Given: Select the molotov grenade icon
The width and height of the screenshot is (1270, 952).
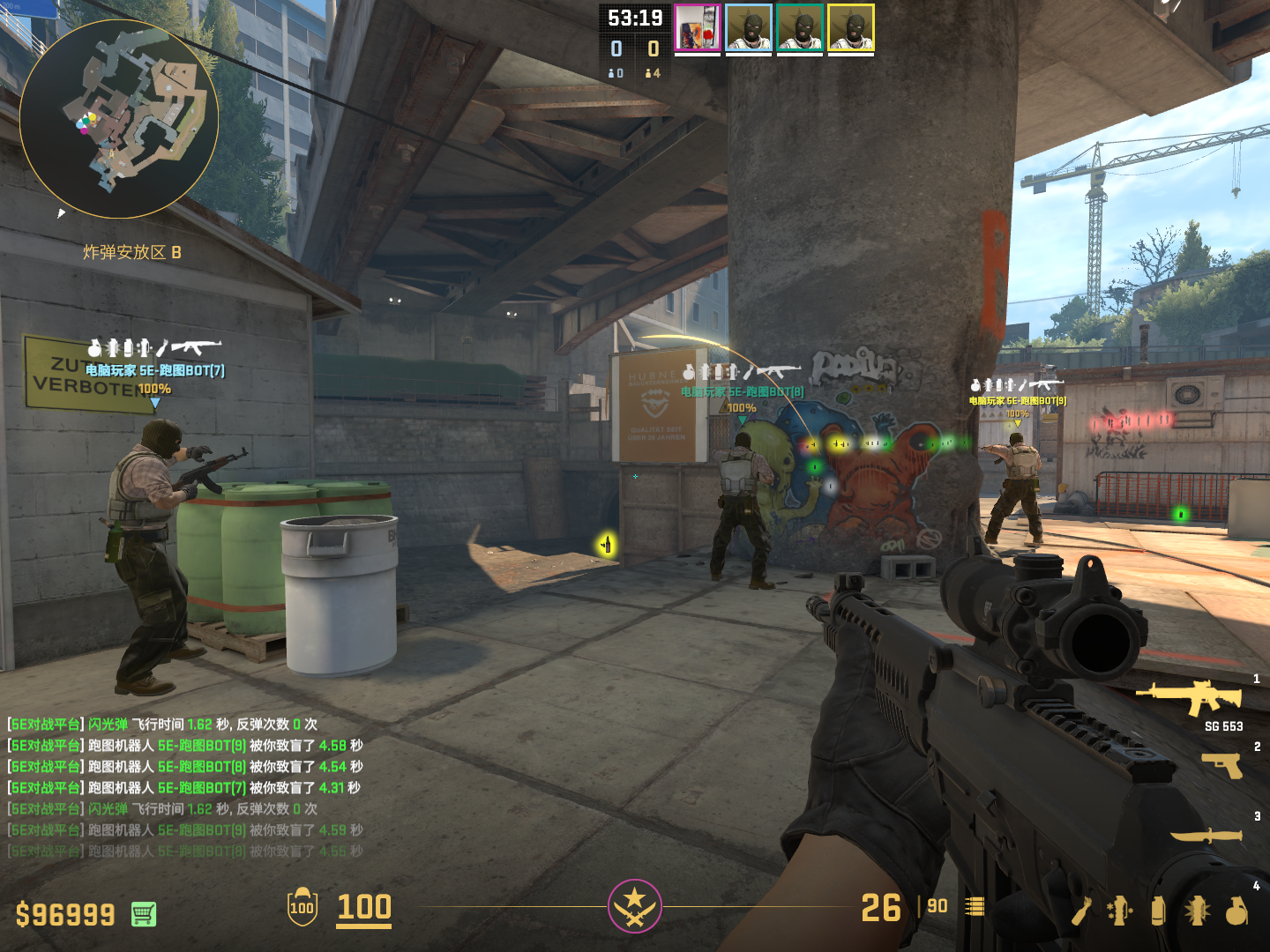Looking at the screenshot, I should 1082,911.
